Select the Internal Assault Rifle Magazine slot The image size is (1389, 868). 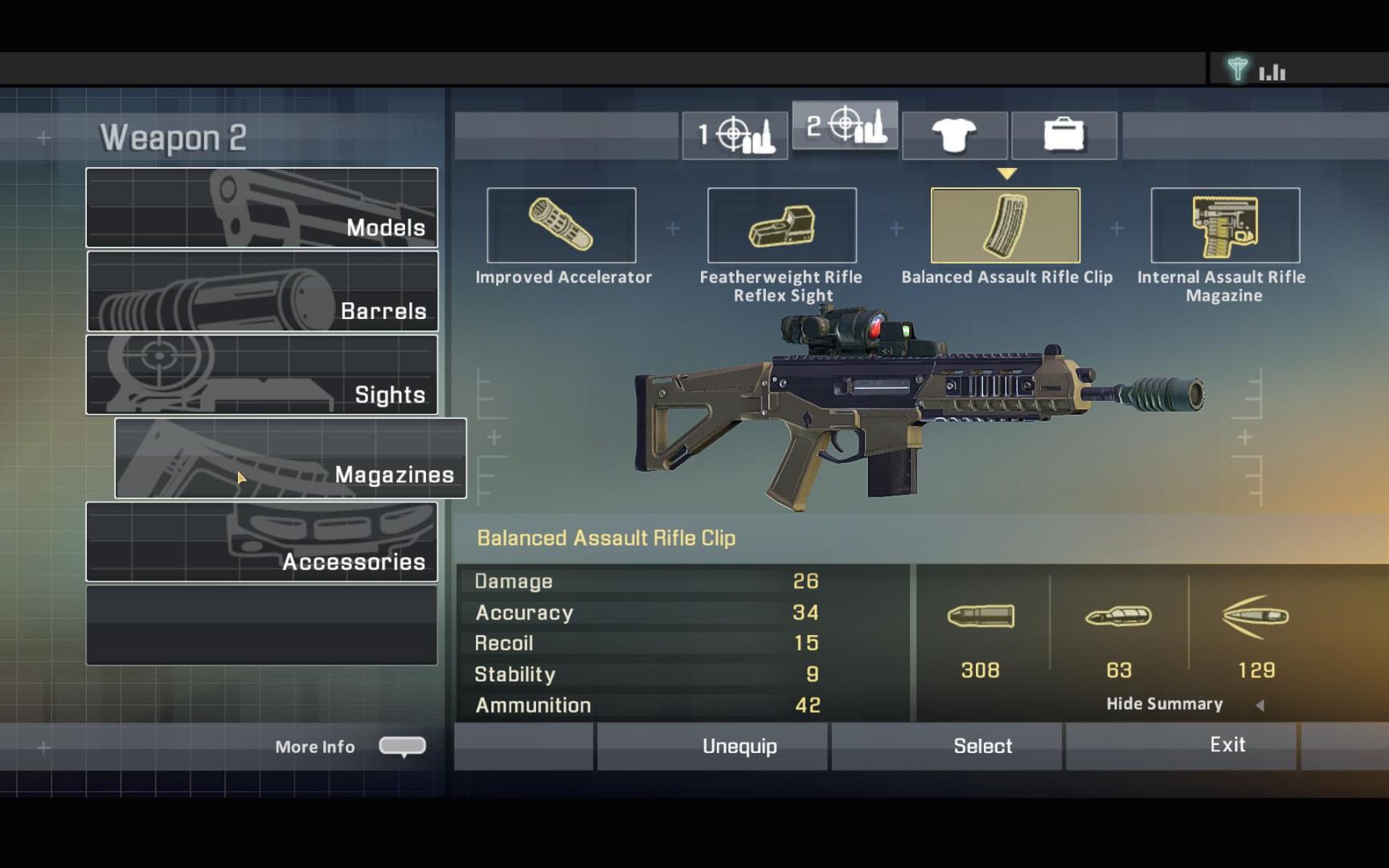[x=1225, y=226]
